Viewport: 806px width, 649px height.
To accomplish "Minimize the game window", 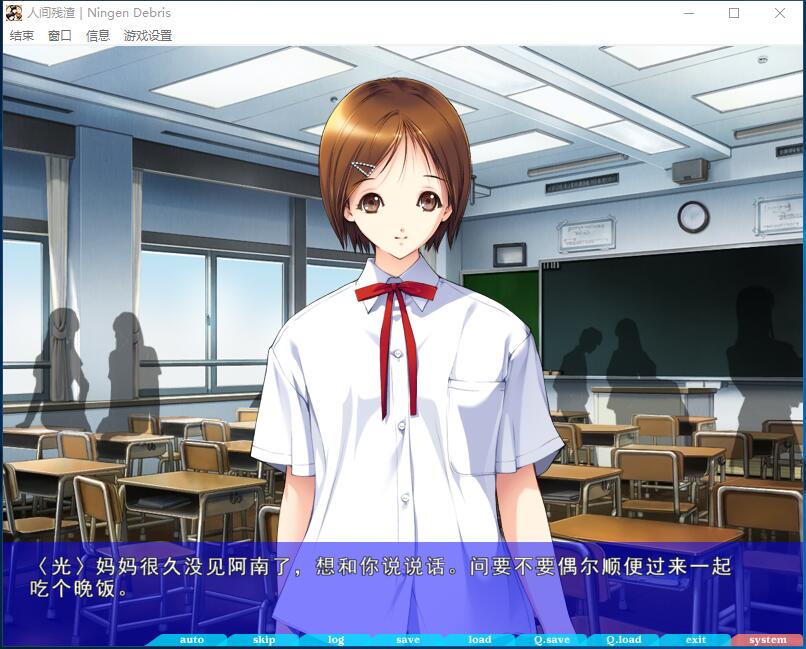I will pos(688,14).
